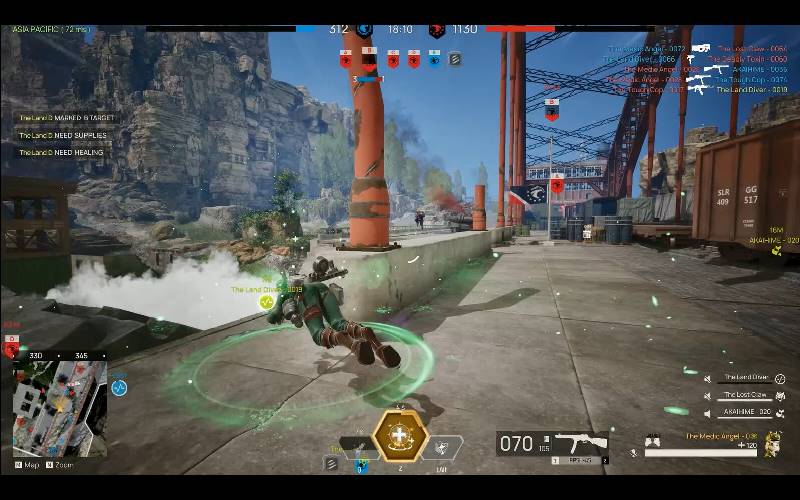Click the blue-held objective flag icon
This screenshot has width=800, height=500.
tap(435, 59)
